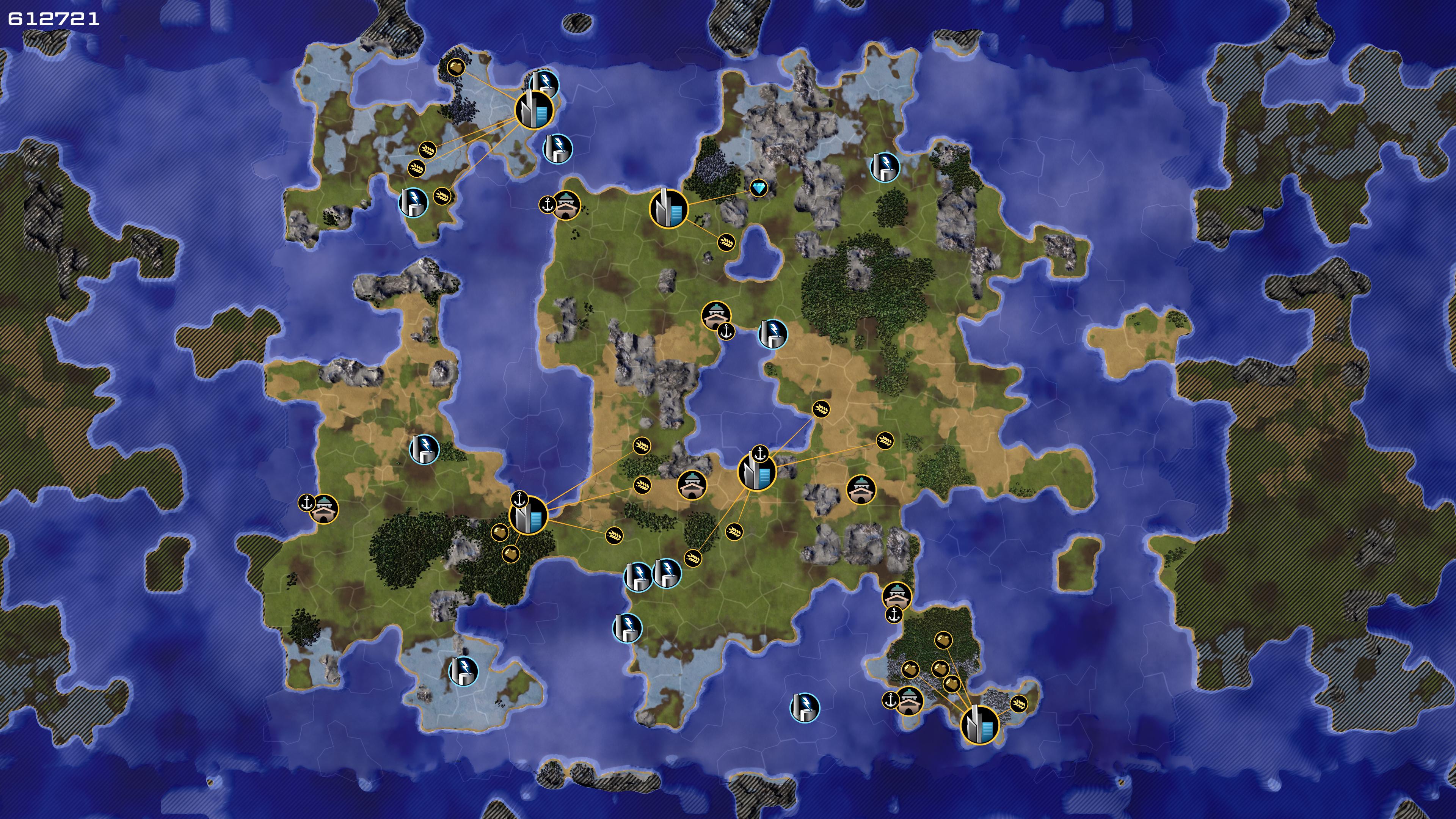
Task: Open the anchored city linked only to wheat markers
Action: click(757, 472)
